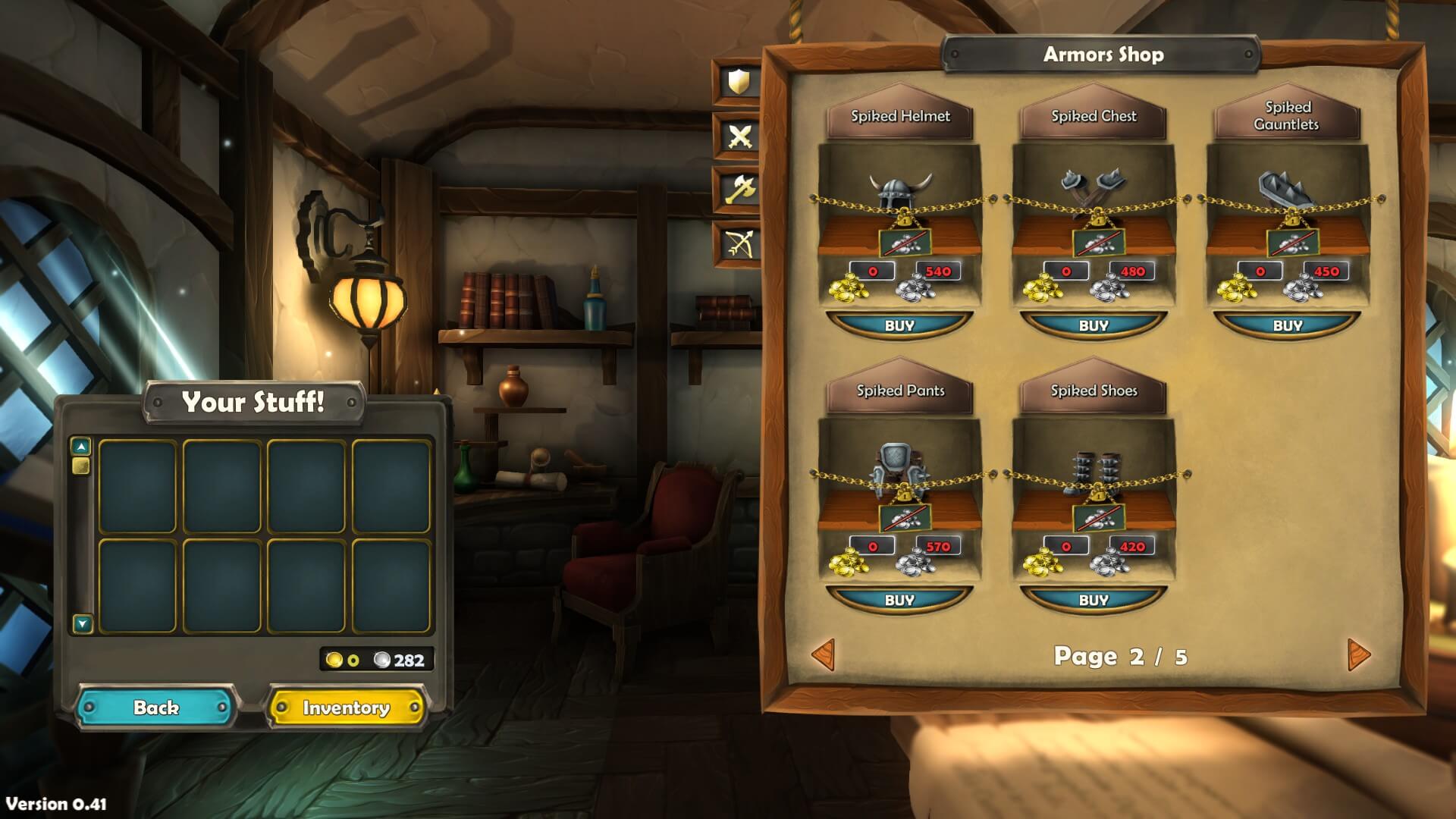Open the crossed swords shop tab

point(739,136)
